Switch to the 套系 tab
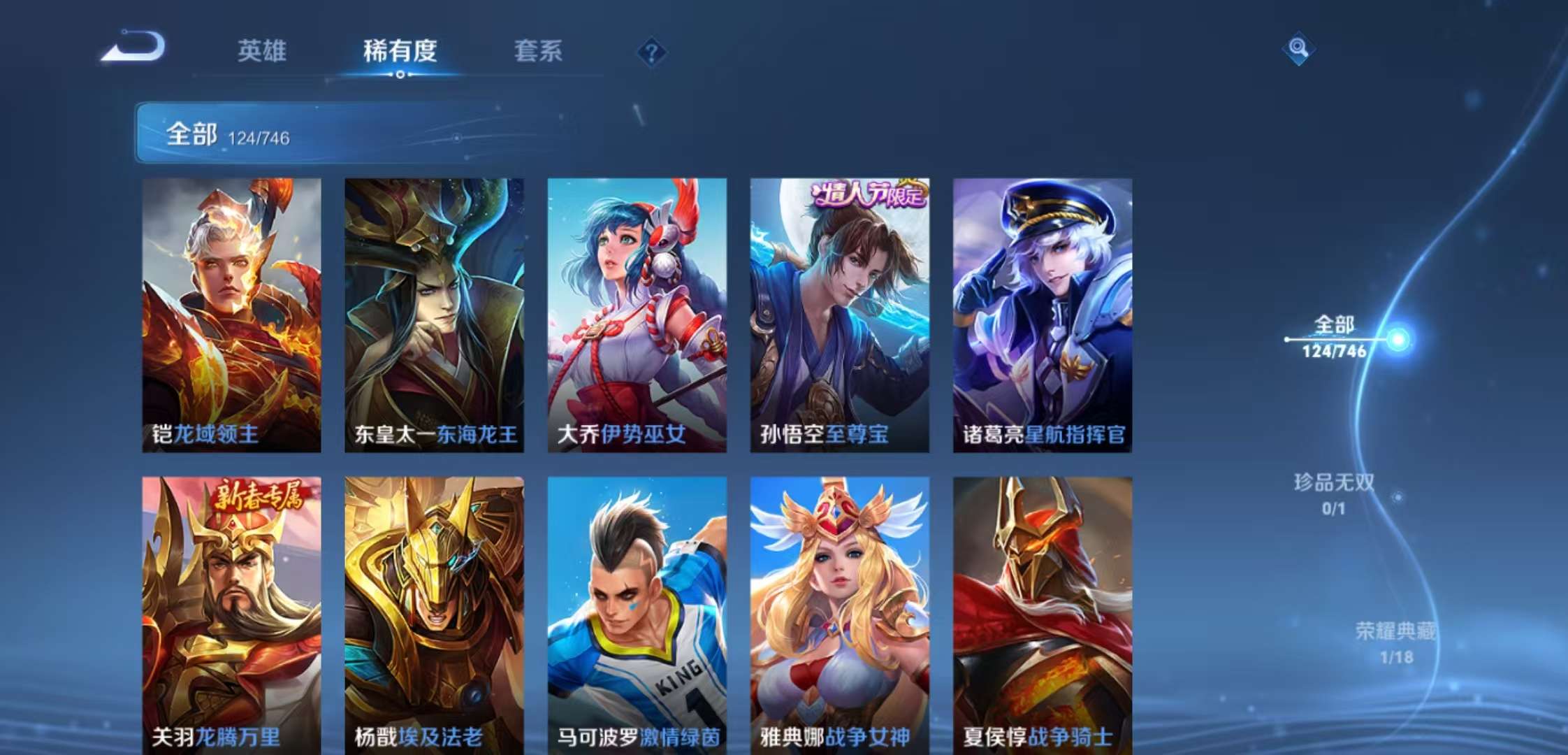 [538, 52]
